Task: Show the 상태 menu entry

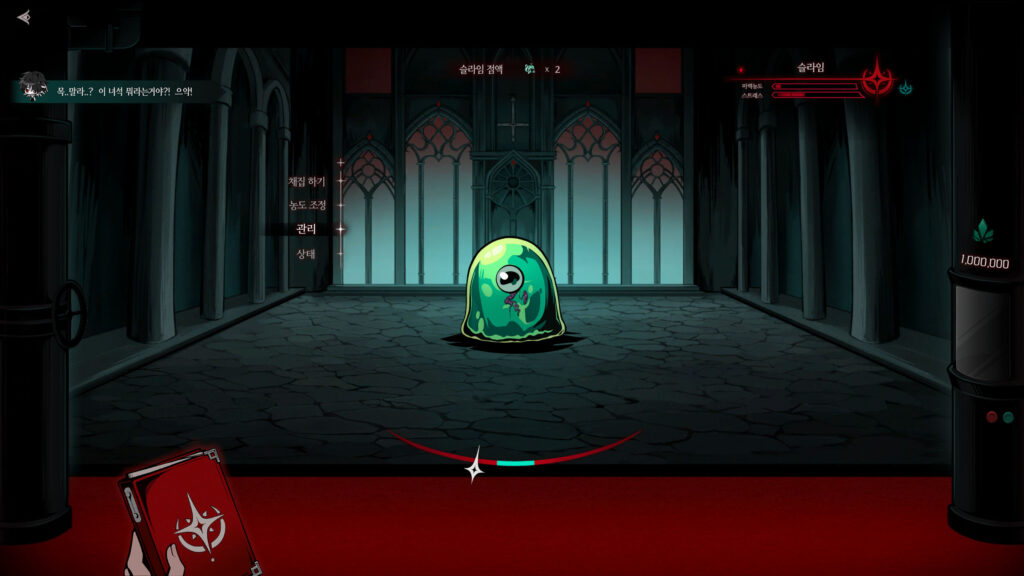Action: pos(306,253)
